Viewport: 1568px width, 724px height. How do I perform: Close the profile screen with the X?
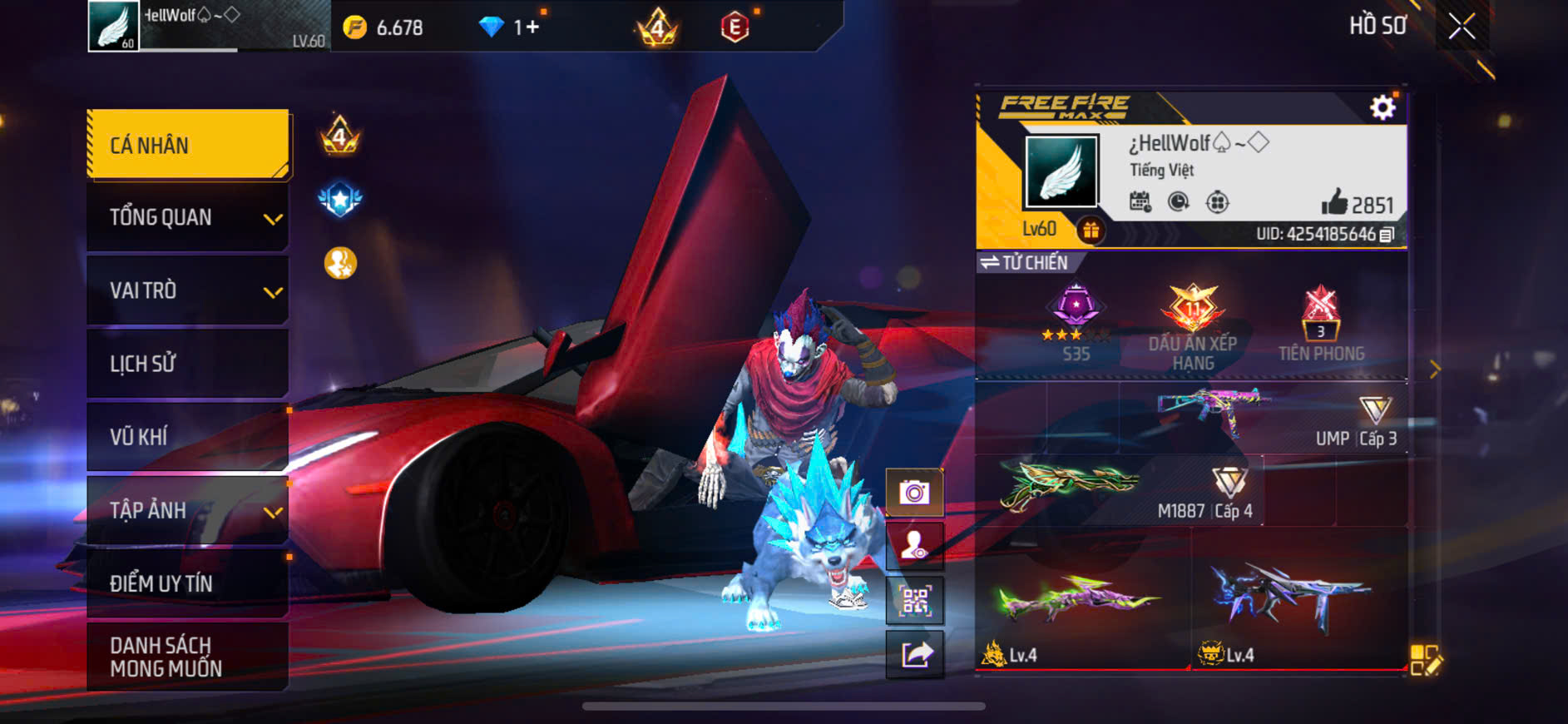coord(1462,27)
